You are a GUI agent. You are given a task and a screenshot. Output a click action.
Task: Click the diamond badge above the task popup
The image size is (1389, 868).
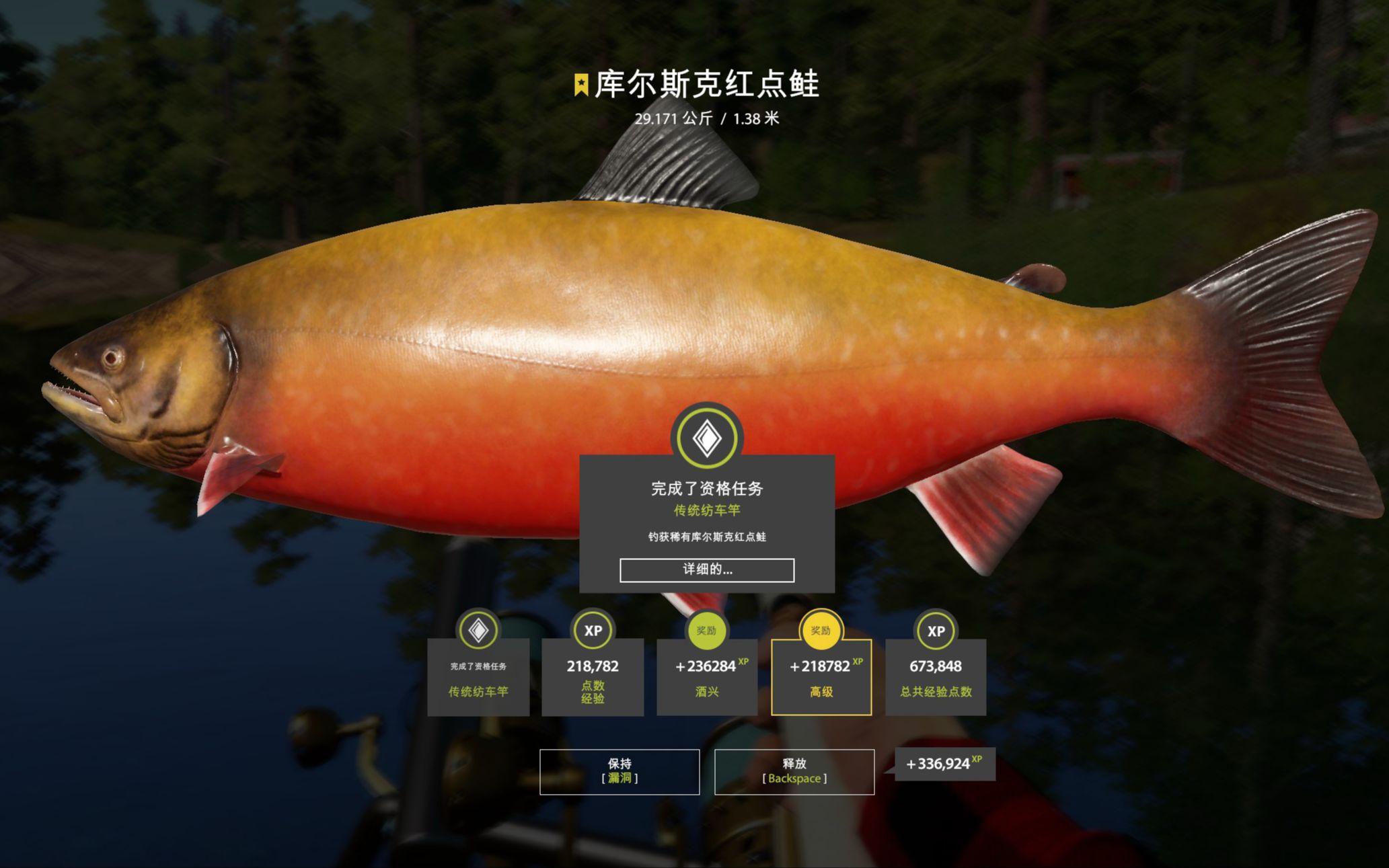click(x=707, y=438)
